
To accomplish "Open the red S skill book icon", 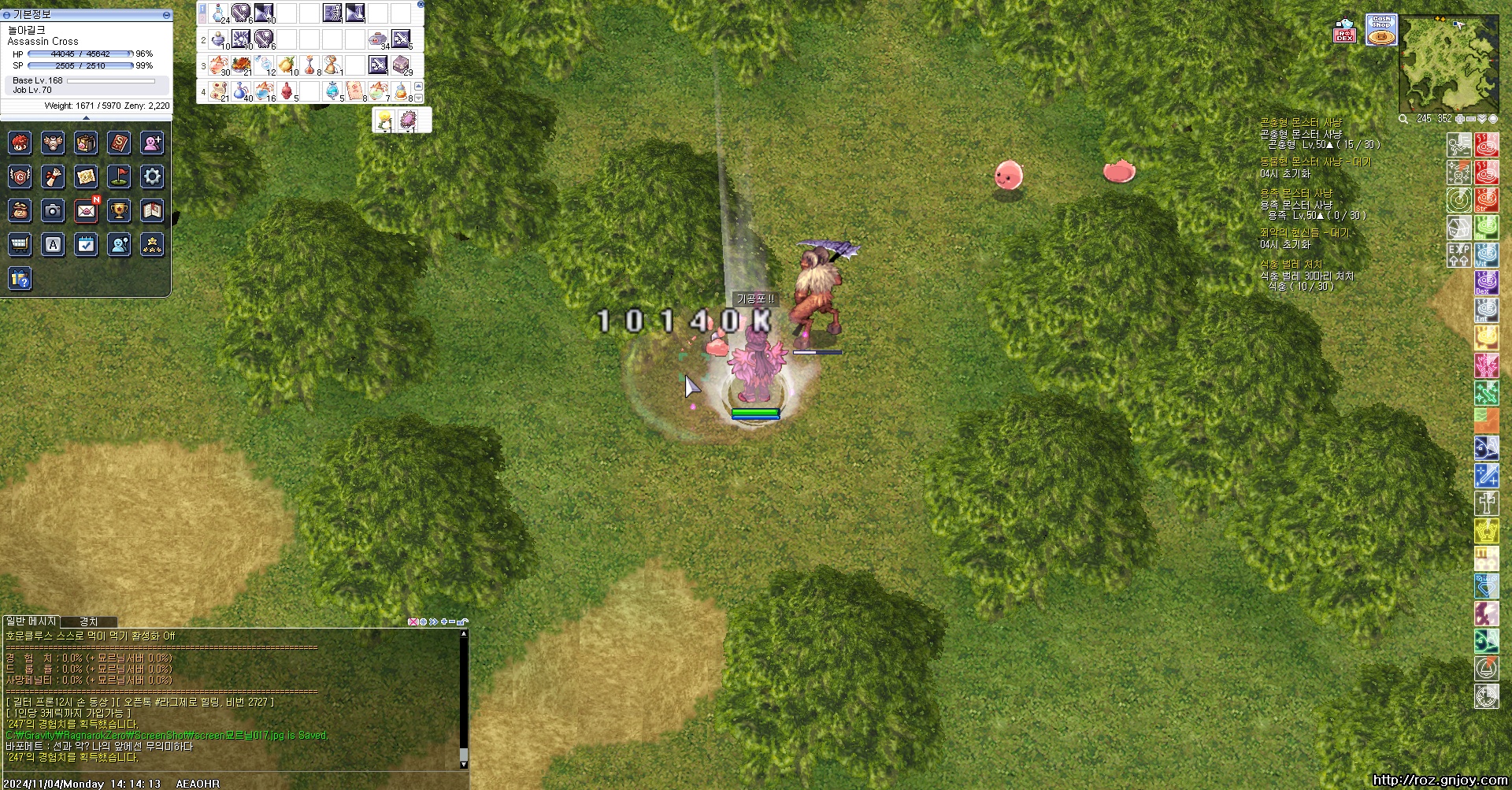I will 119,143.
